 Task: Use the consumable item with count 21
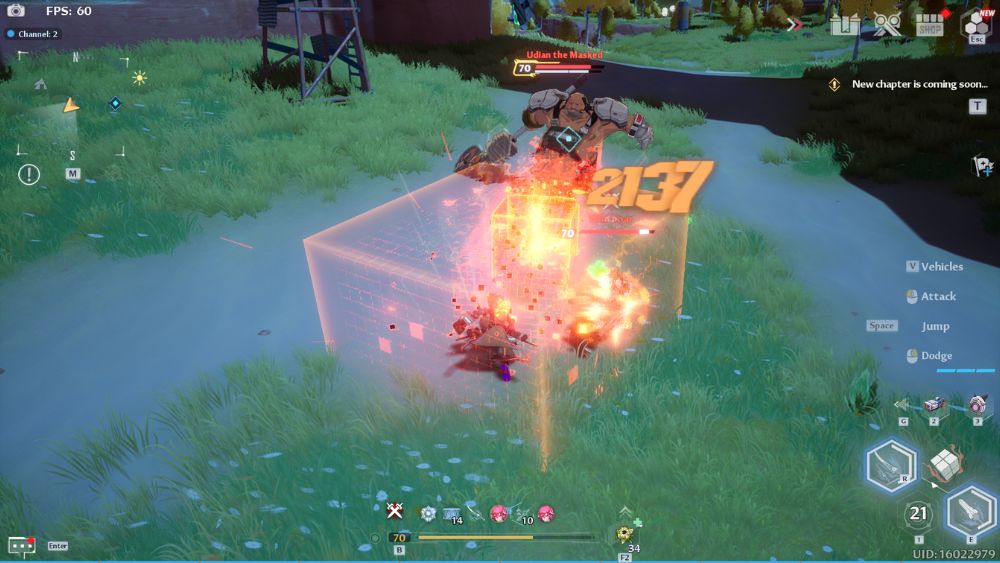(918, 515)
